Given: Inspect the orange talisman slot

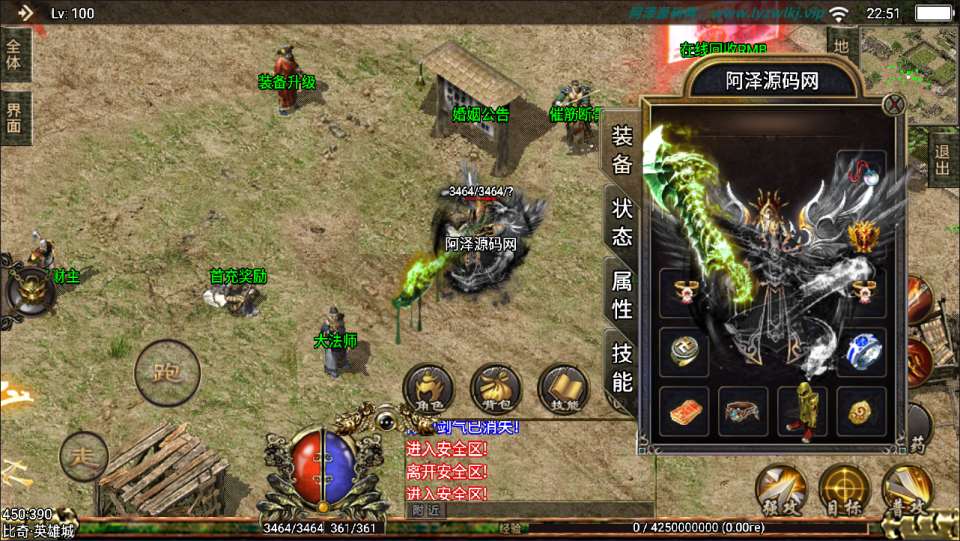Looking at the screenshot, I should [x=684, y=411].
